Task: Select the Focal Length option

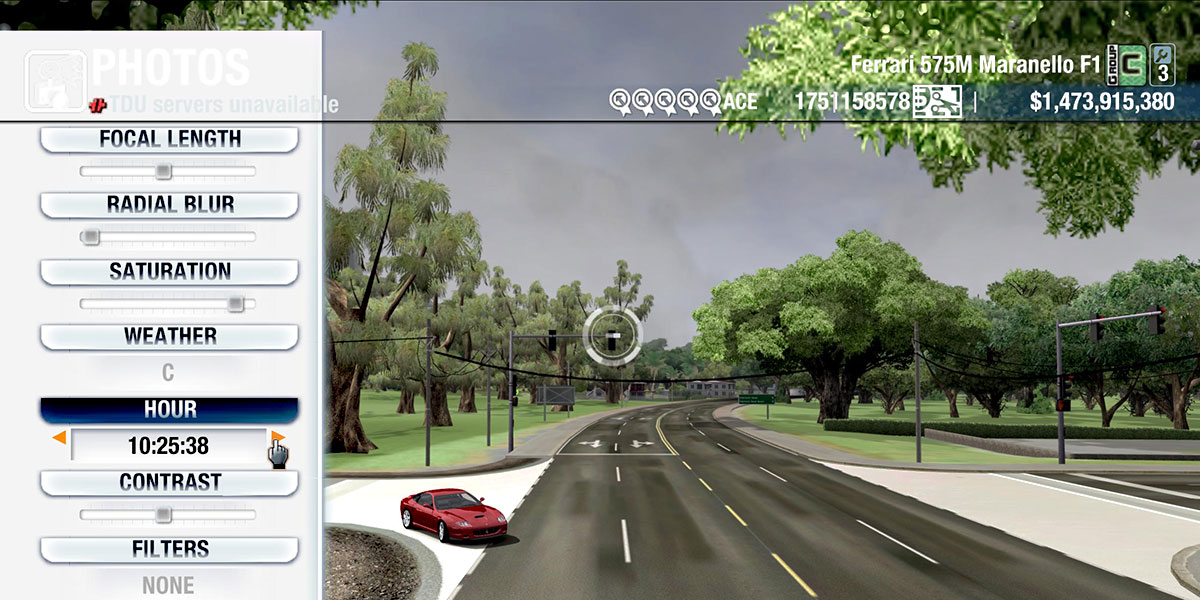Action: pos(169,139)
